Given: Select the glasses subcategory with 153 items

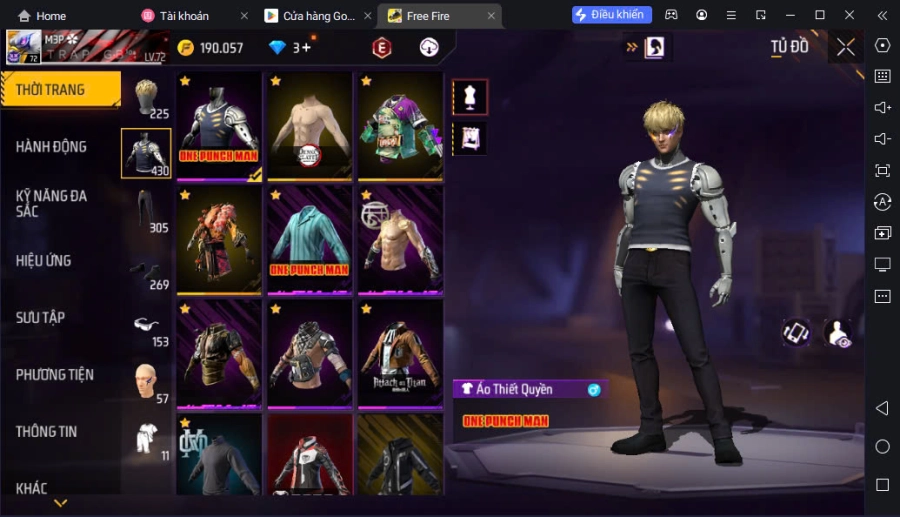Looking at the screenshot, I should (x=147, y=327).
